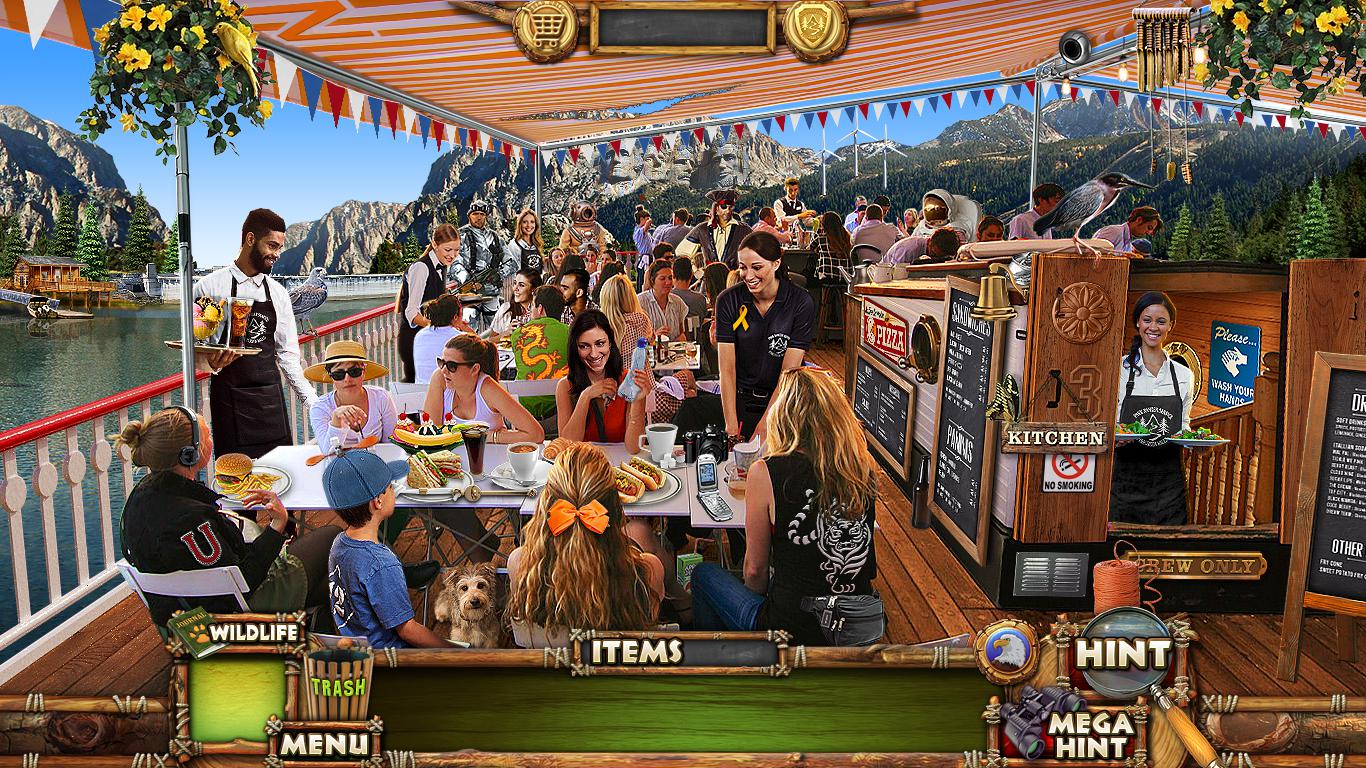This screenshot has width=1366, height=768.
Task: Open the shopping cart store button
Action: point(546,28)
